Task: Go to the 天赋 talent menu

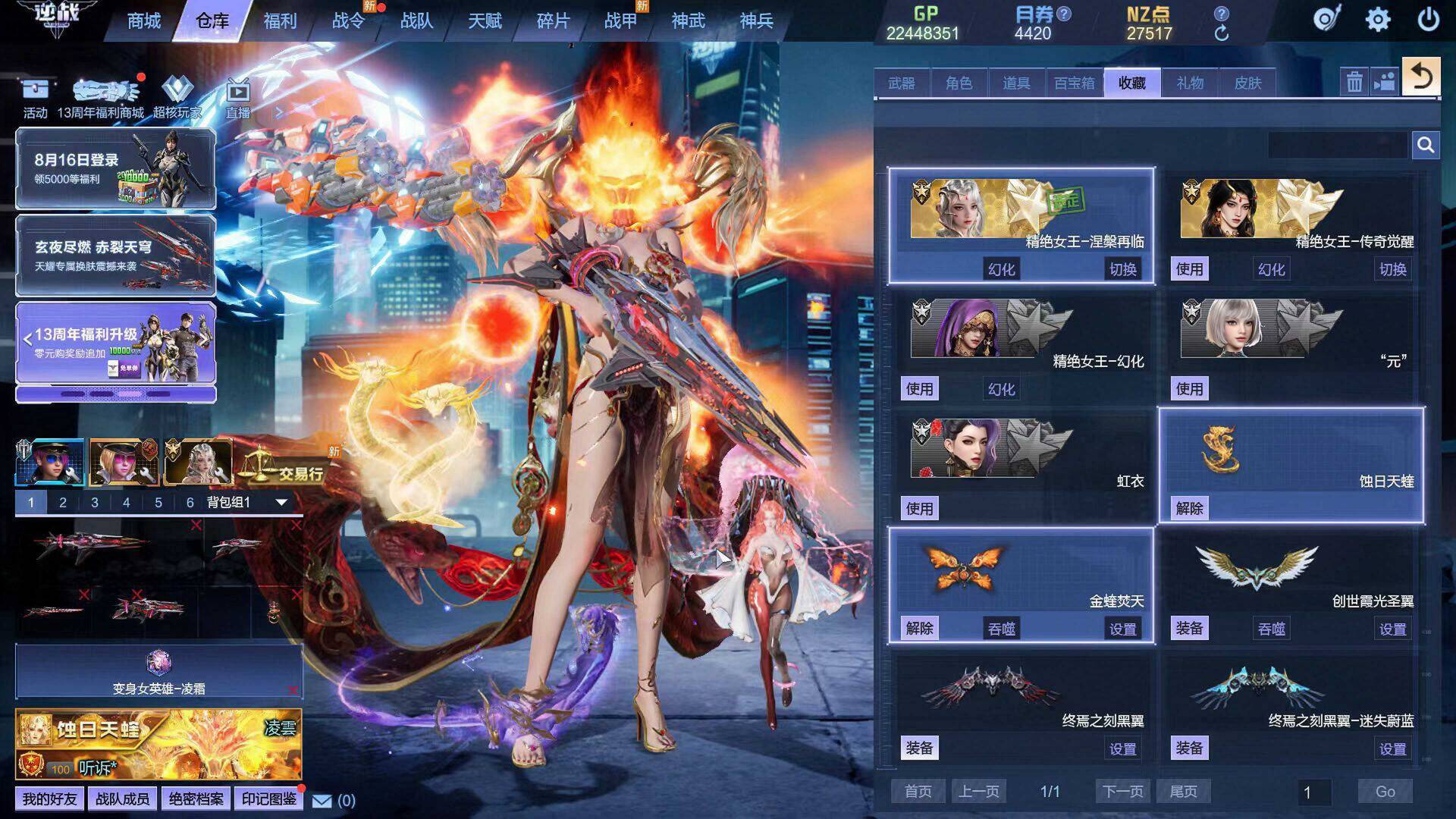Action: [x=485, y=21]
